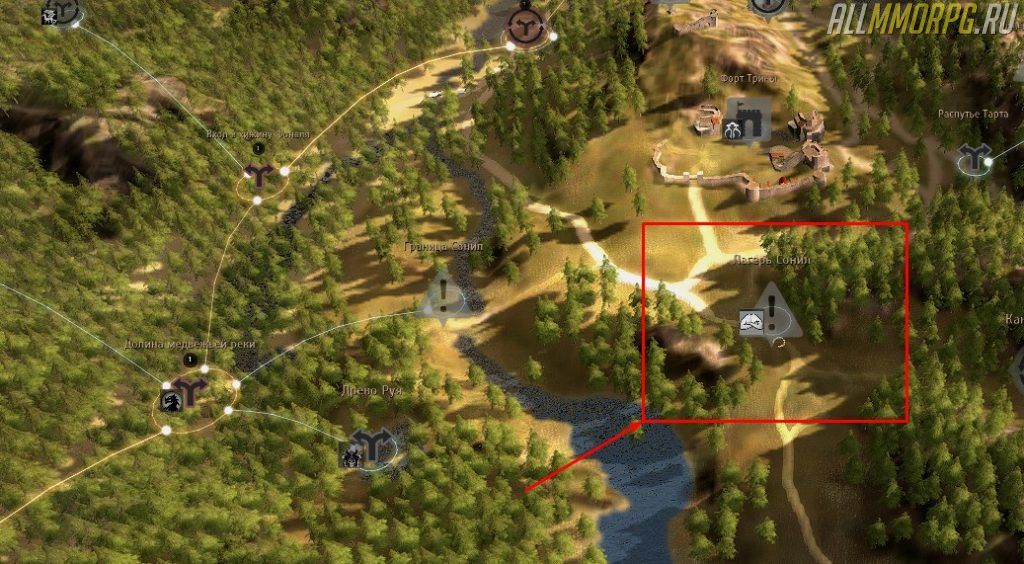Click the small icon left of Древо Руя marker
The image size is (1024, 564).
pos(351,457)
